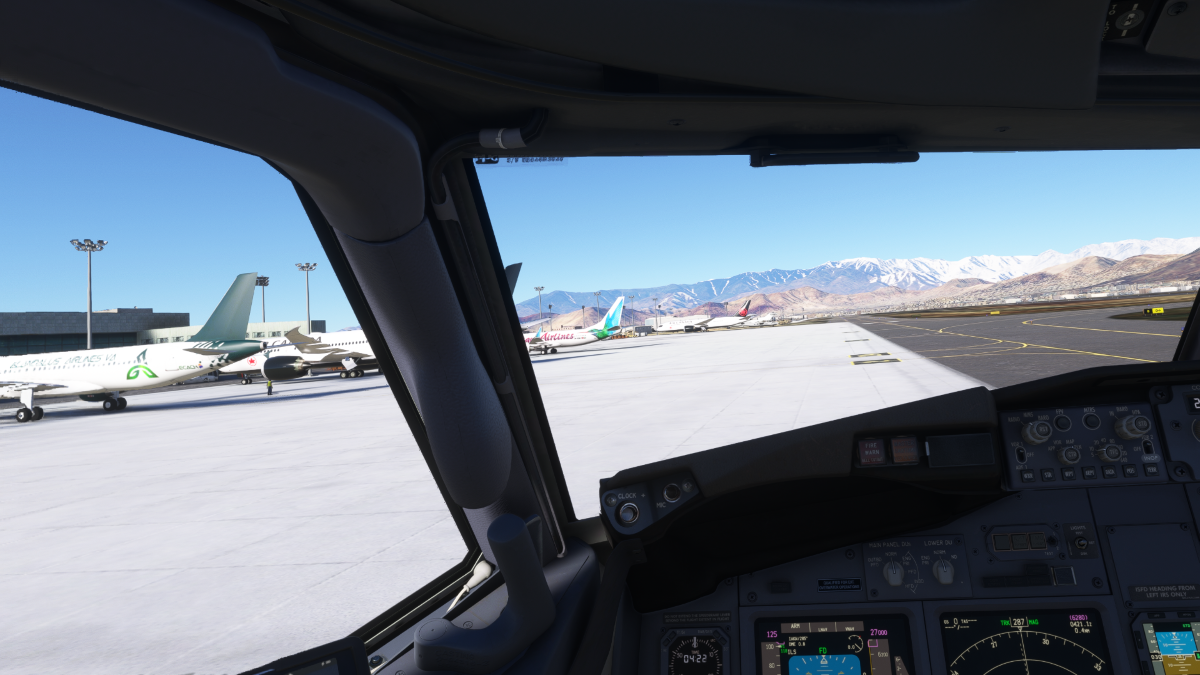1200x675 pixels.
Task: Toggle the WXR button on EFIS panel
Action: (1028, 476)
